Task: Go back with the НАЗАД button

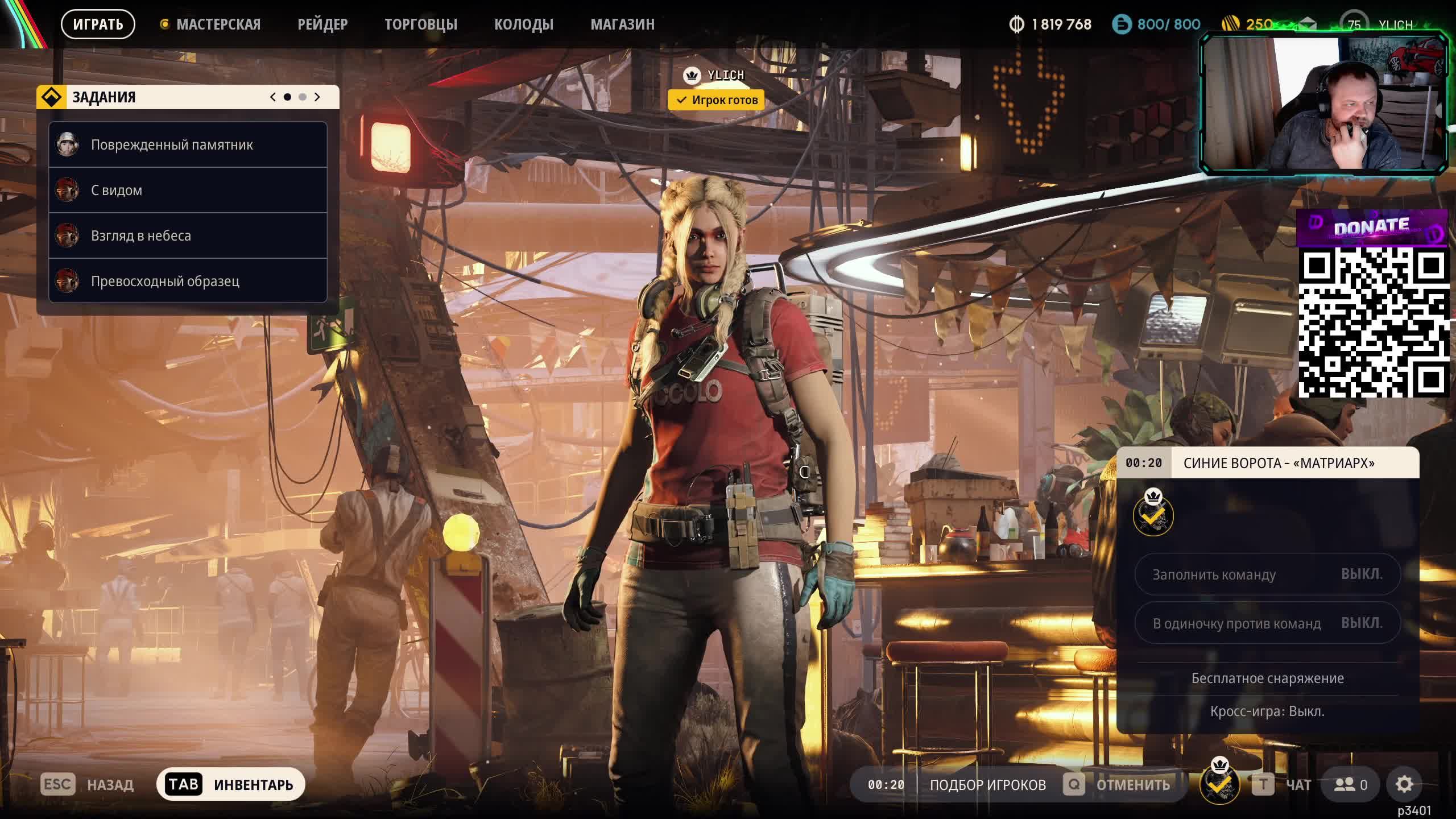Action: click(x=87, y=785)
